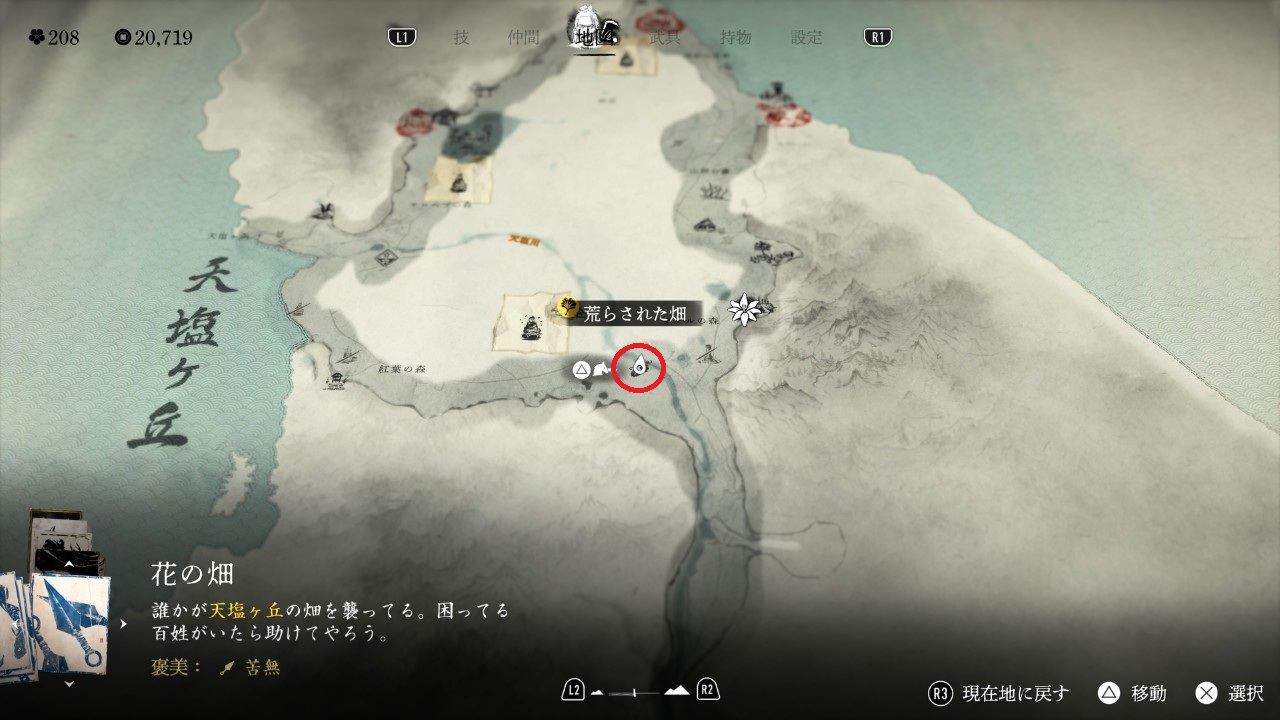
Task: Click the right arrow beside the quest card
Action: tap(124, 624)
